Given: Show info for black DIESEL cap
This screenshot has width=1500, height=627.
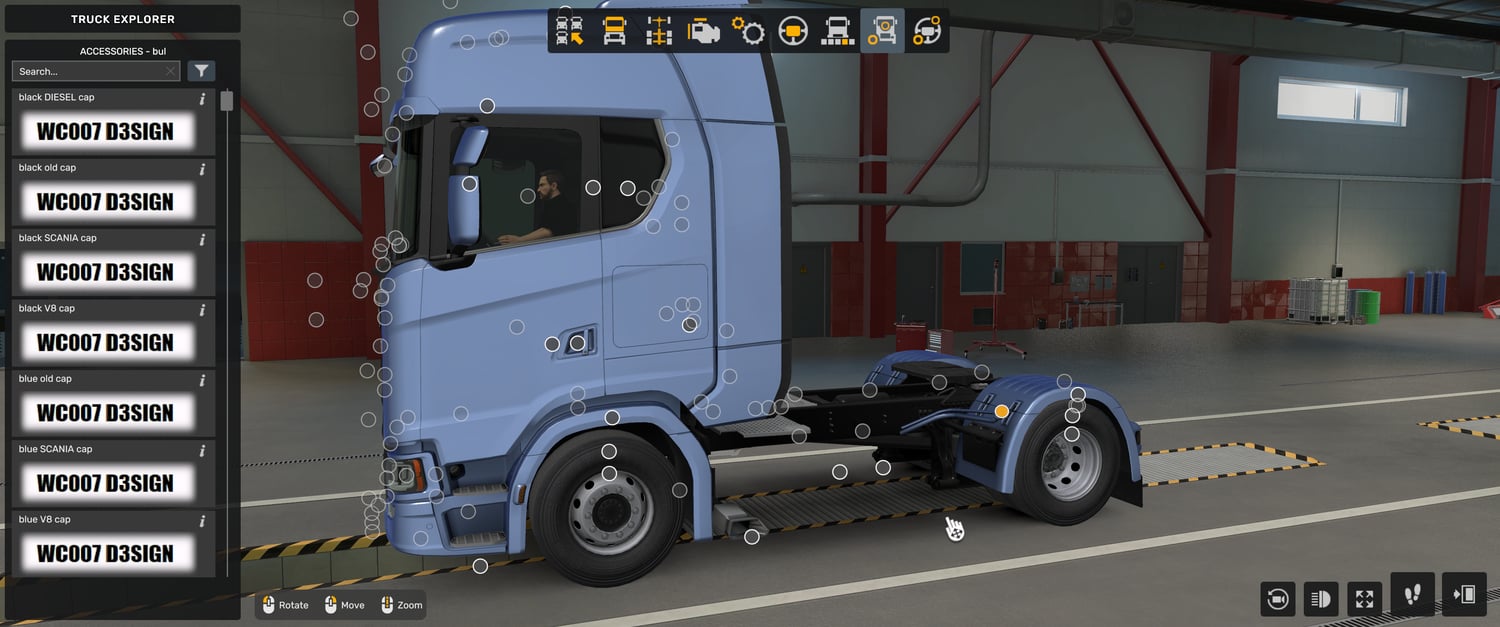Looking at the screenshot, I should 202,99.
